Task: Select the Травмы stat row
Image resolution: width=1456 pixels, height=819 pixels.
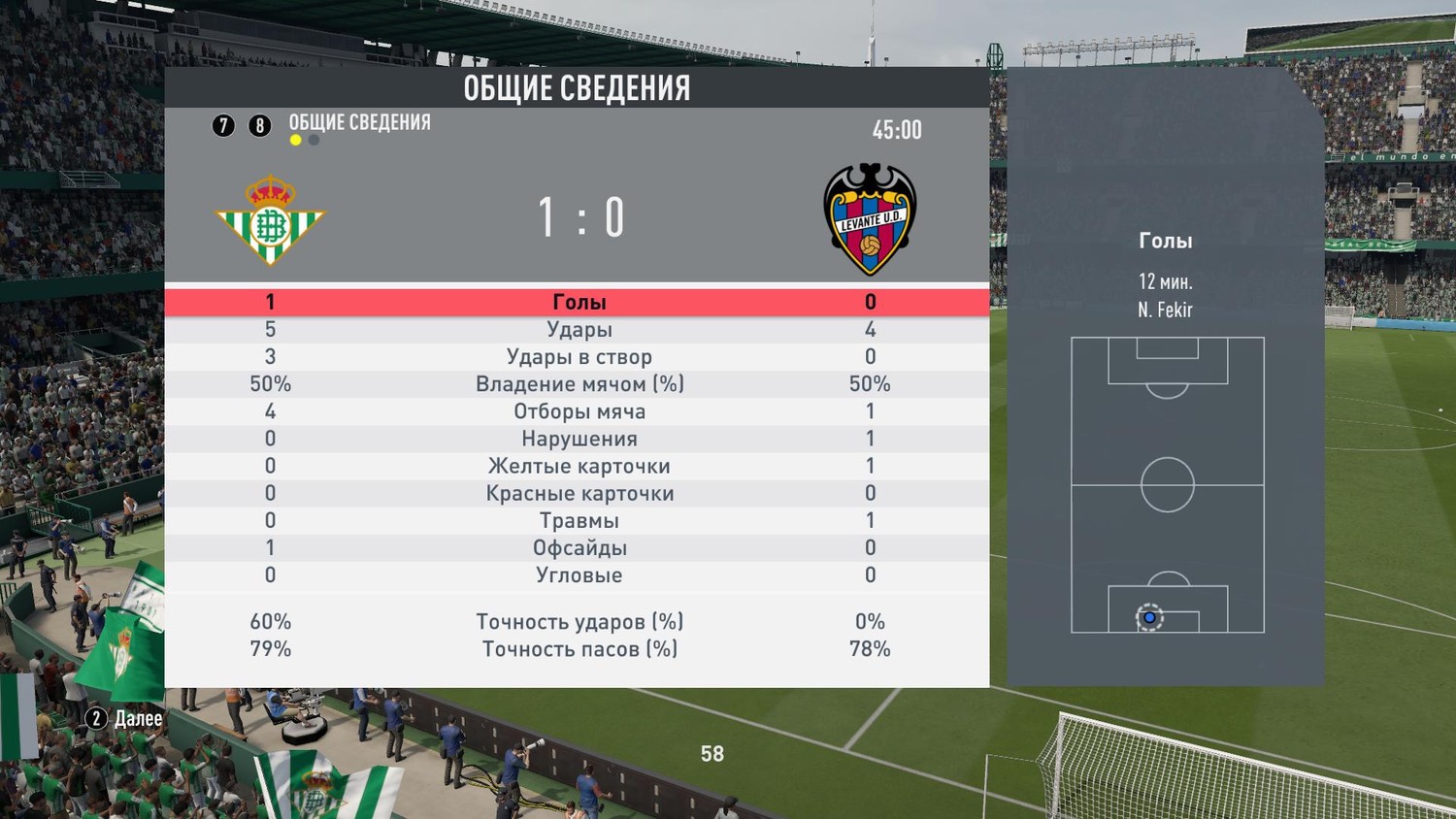Action: tap(579, 520)
